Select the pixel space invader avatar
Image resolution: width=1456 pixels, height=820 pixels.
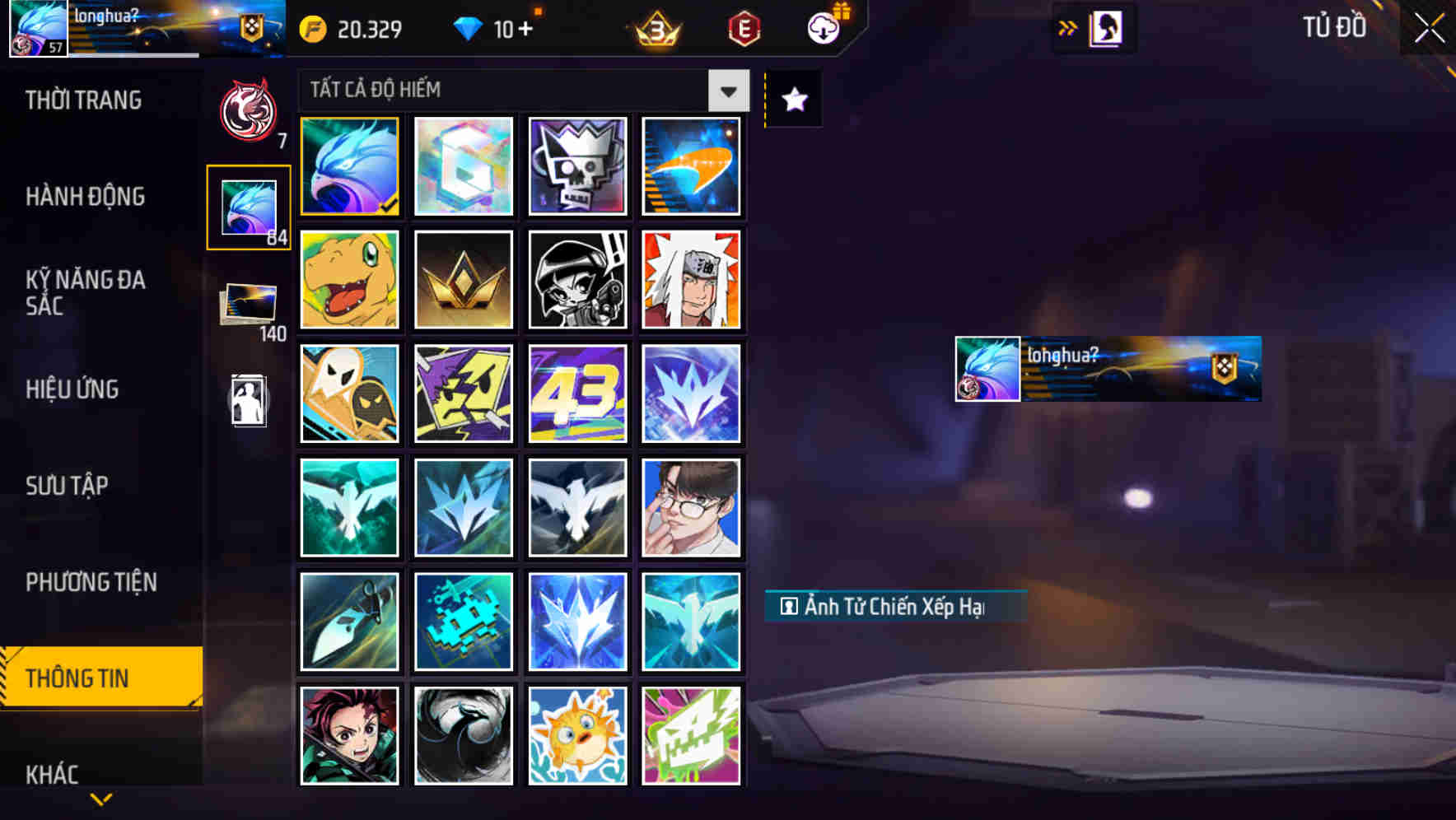[464, 622]
